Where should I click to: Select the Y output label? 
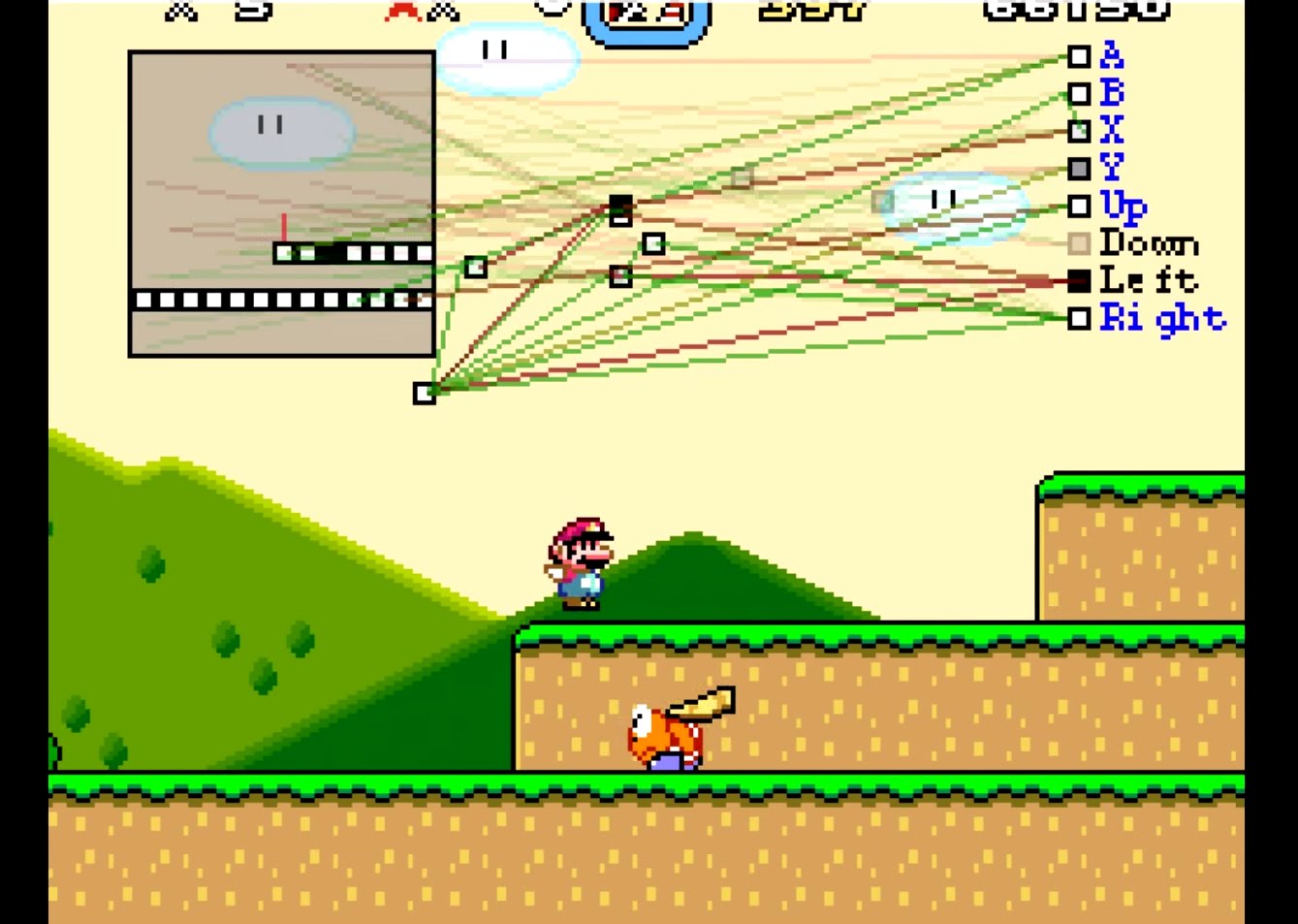tap(1112, 168)
